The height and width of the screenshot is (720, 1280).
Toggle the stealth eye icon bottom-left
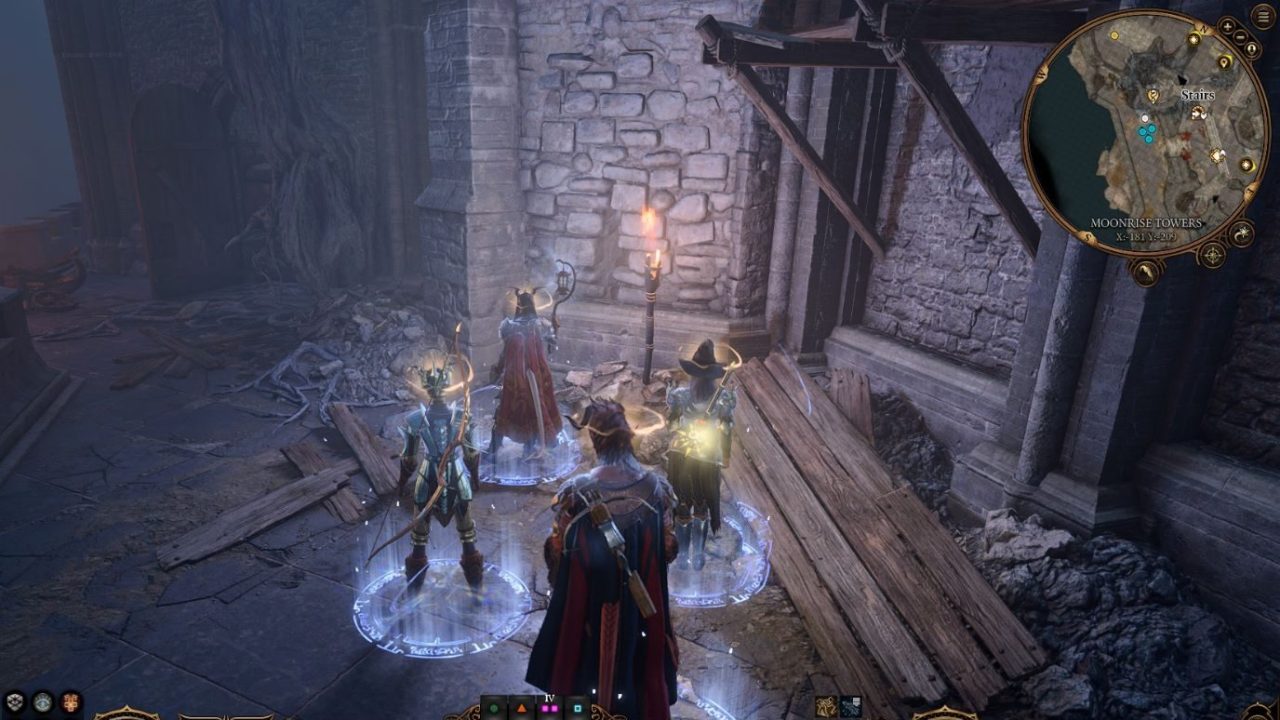[43, 701]
